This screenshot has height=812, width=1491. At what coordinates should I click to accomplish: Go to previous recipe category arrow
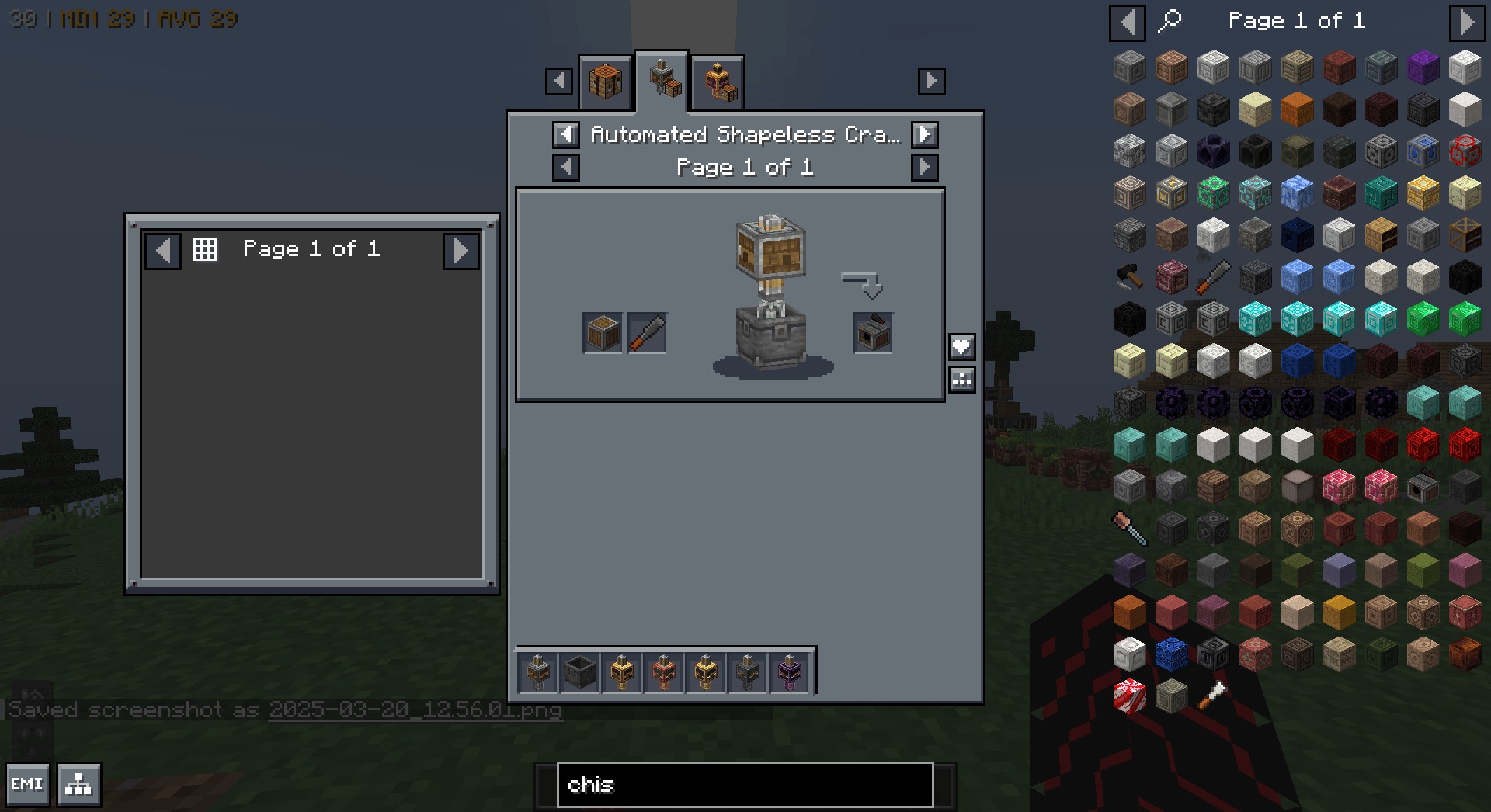(565, 135)
